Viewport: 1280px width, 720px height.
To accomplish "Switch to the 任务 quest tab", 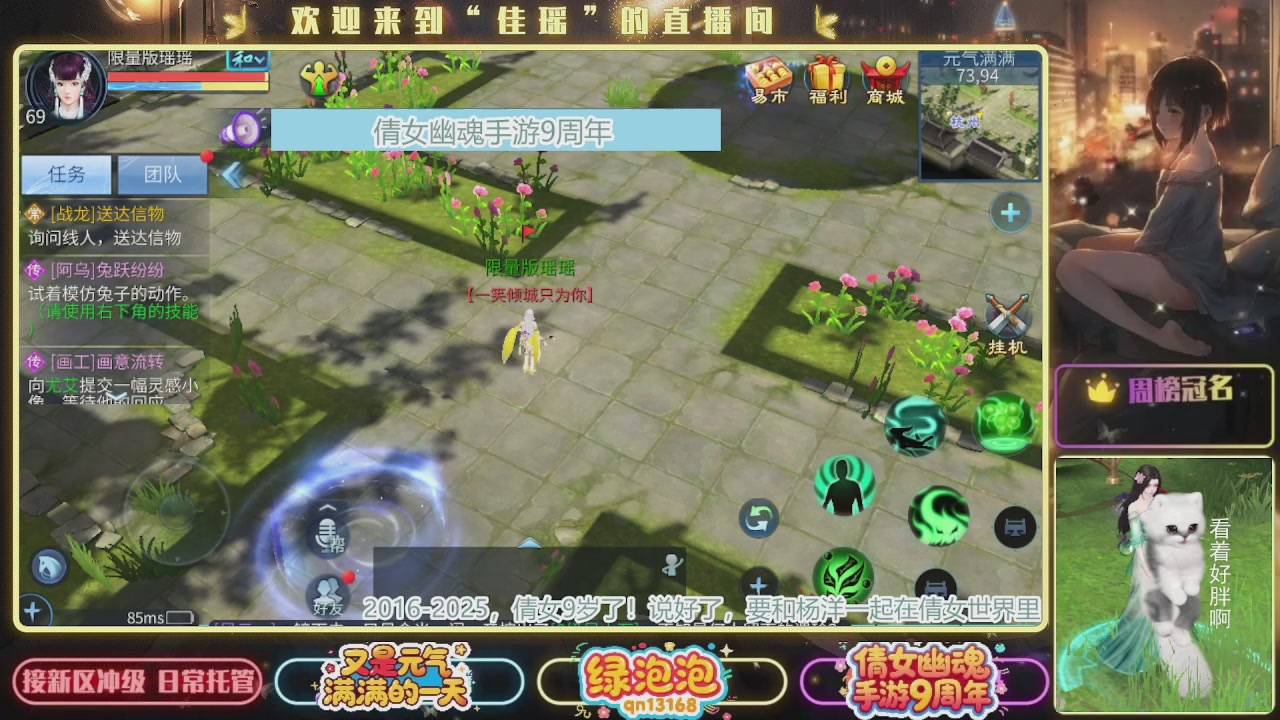I will coord(65,174).
